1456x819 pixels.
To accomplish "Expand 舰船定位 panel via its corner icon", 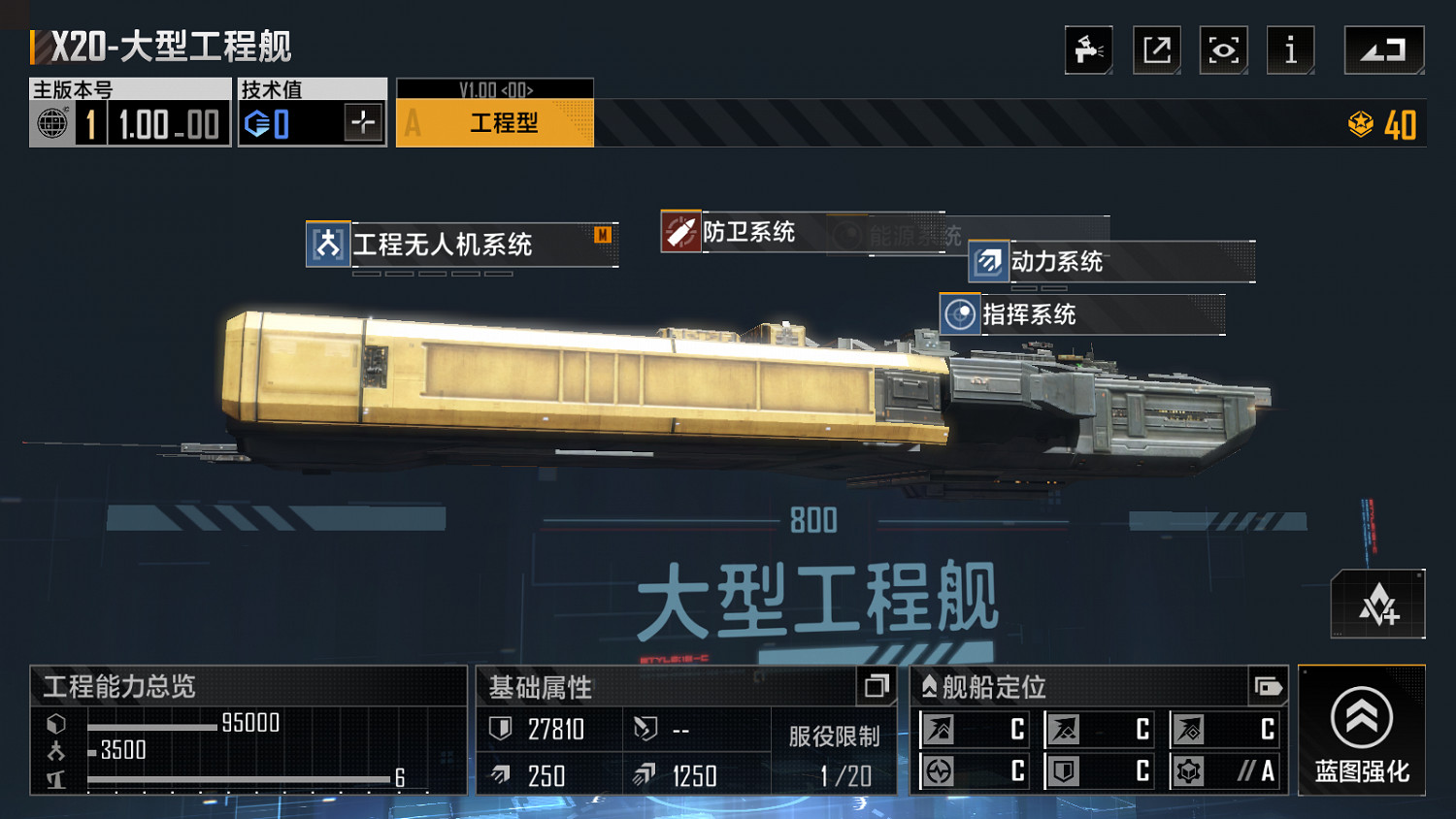I will pyautogui.click(x=1267, y=688).
